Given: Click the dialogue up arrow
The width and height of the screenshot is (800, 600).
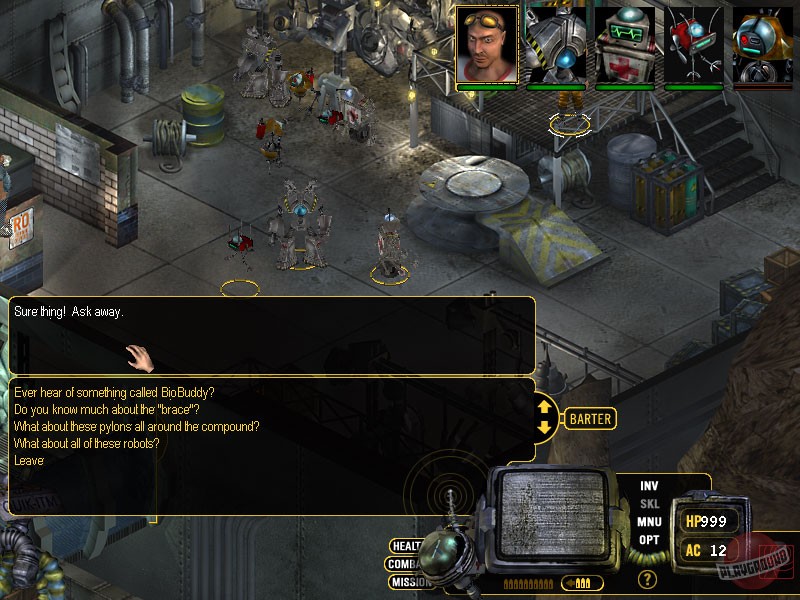Looking at the screenshot, I should pyautogui.click(x=544, y=407).
